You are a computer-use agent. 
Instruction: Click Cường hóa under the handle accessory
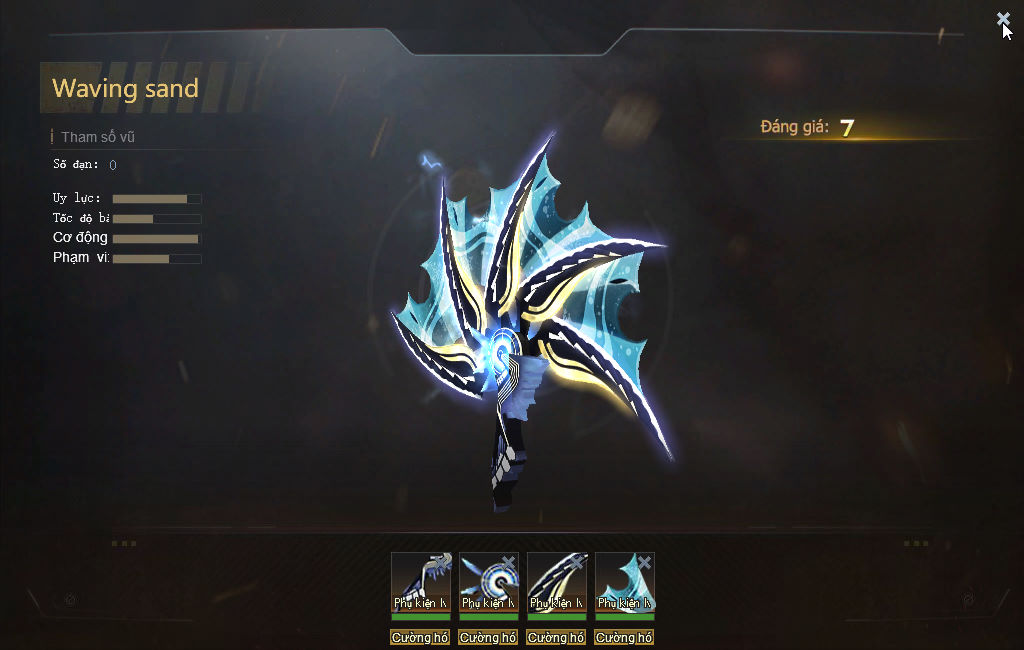420,638
